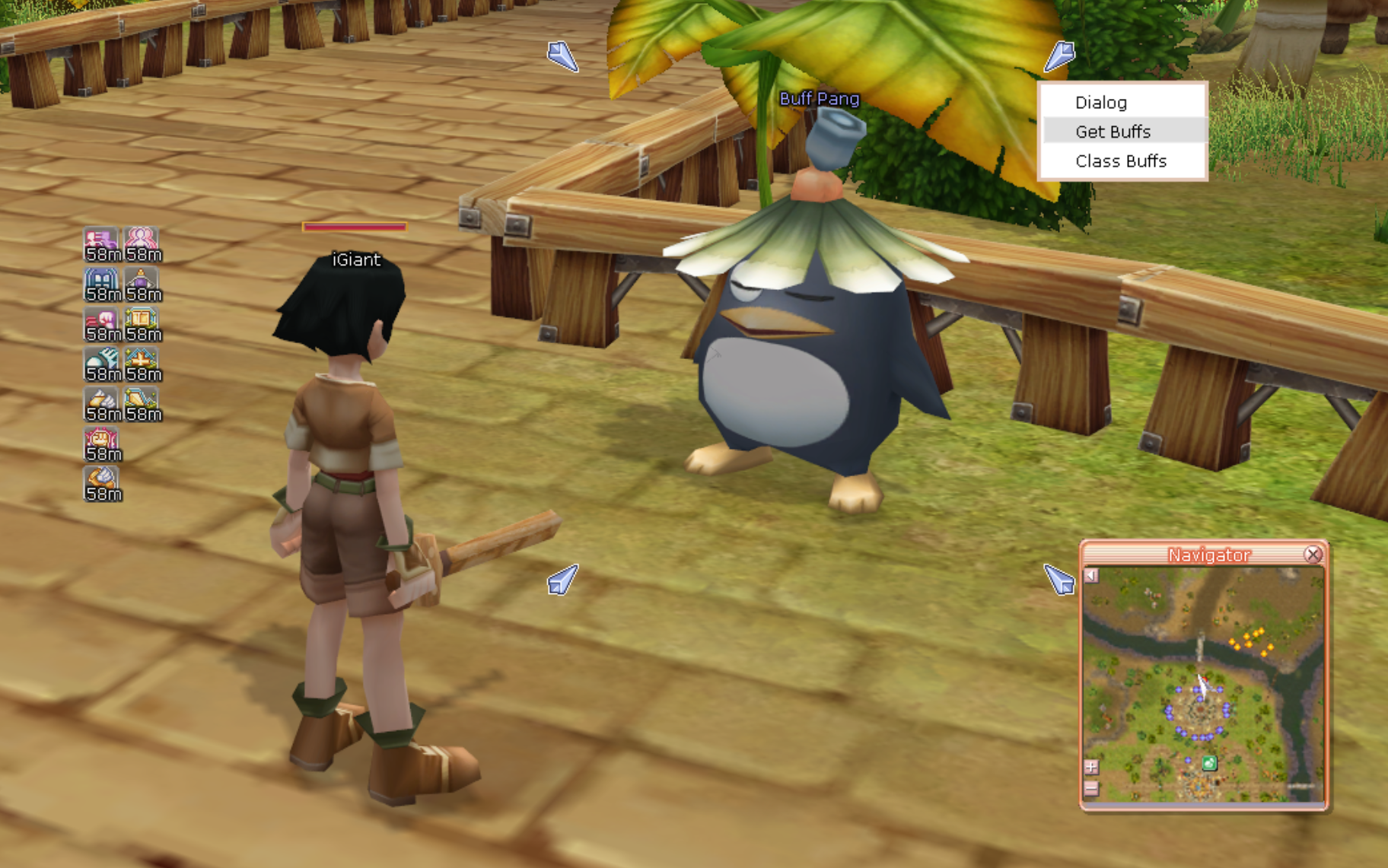Select the blue rake-like claw buff icon
The image size is (1388, 868).
point(102,361)
